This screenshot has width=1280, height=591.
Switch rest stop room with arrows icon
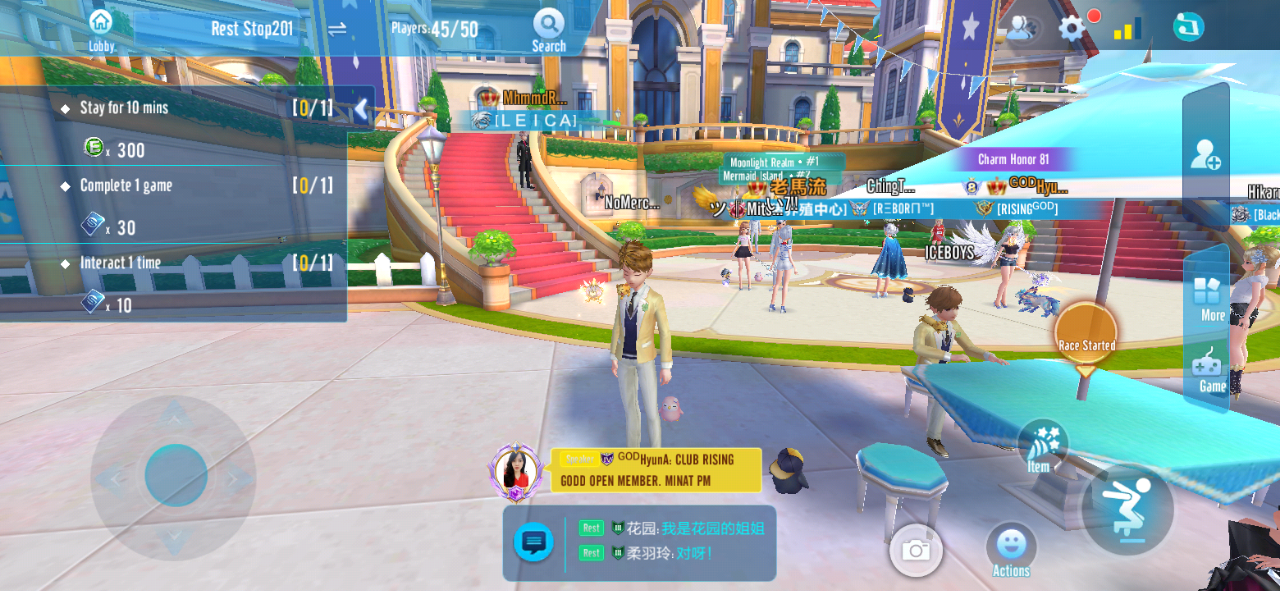[337, 29]
